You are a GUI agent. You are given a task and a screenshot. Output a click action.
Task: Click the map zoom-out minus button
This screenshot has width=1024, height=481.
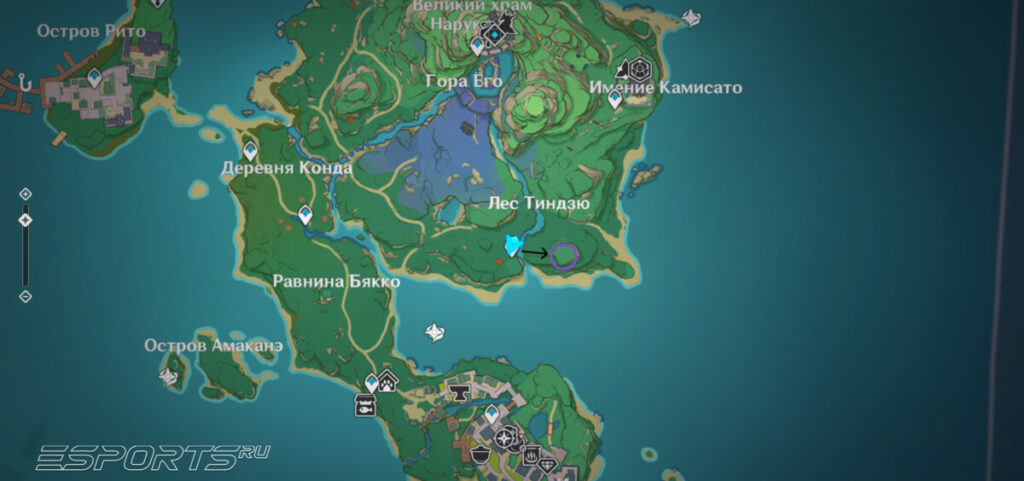point(26,296)
